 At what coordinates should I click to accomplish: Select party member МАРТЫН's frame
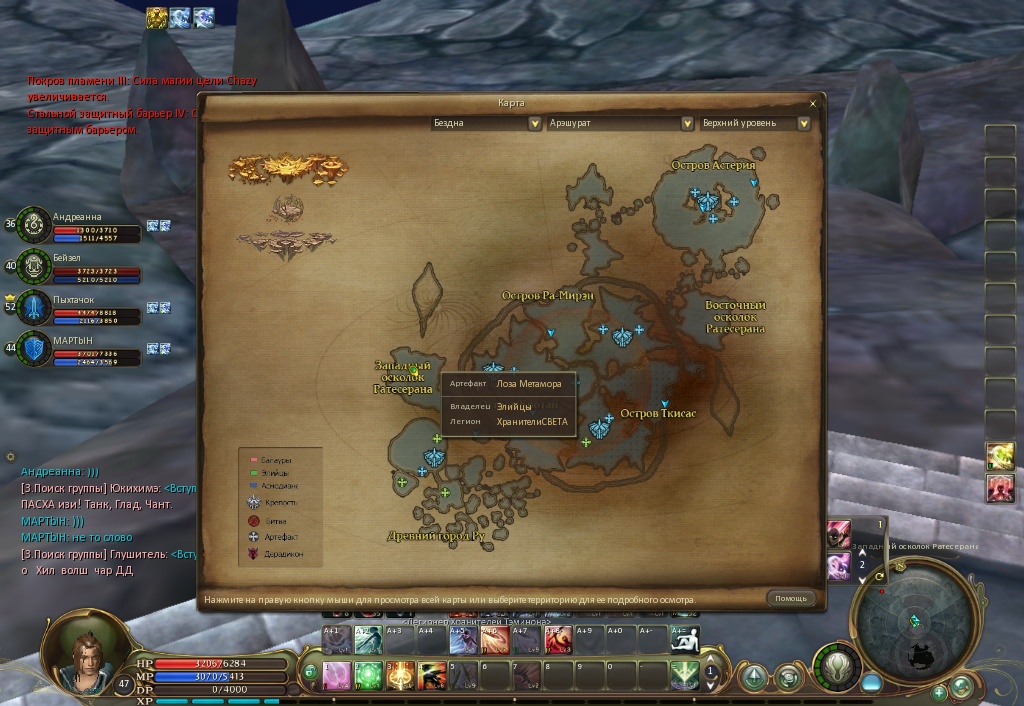point(80,349)
